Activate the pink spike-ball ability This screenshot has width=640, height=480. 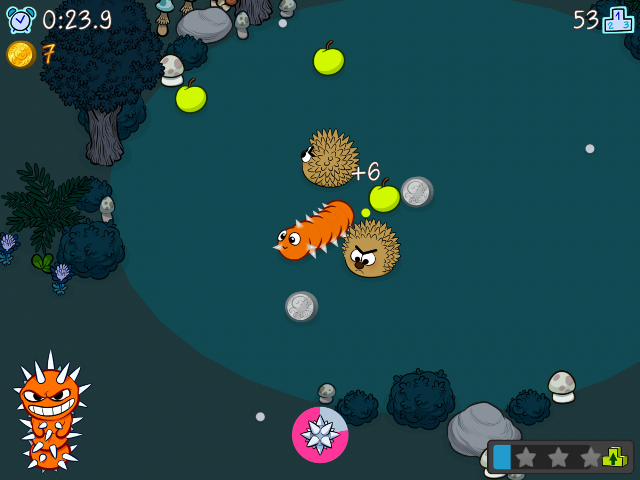320,435
